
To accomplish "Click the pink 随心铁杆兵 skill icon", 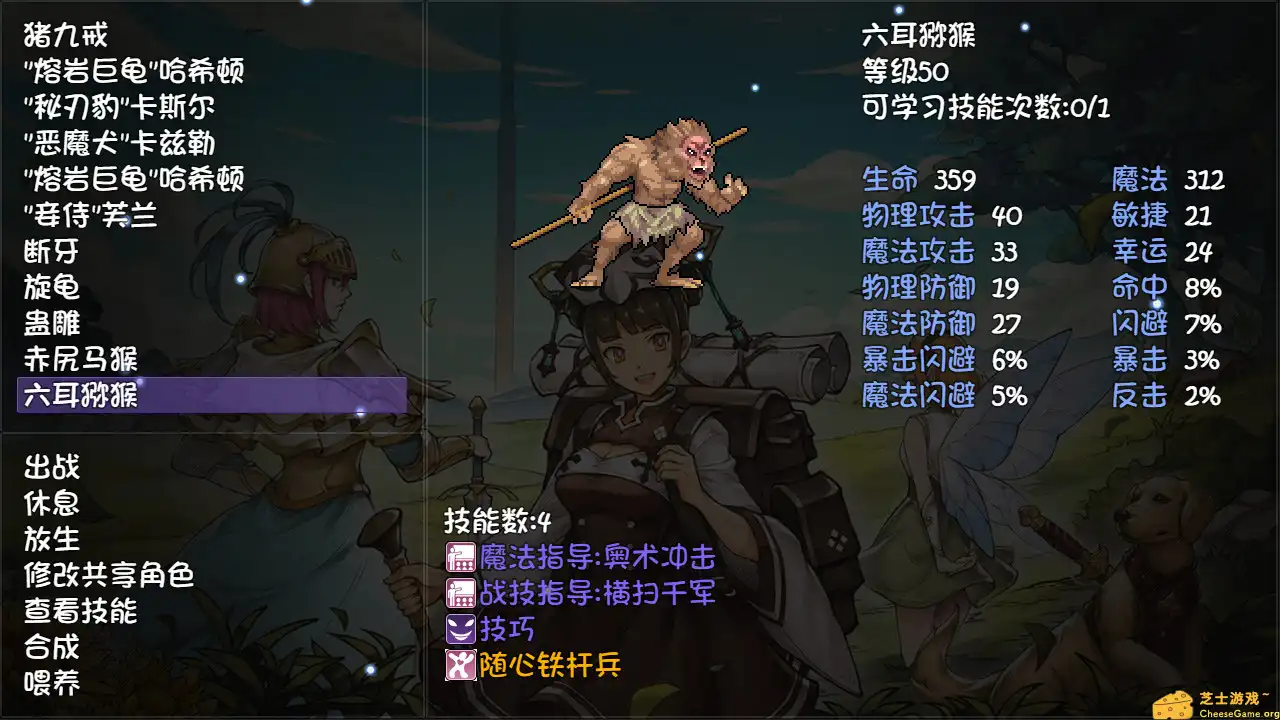I will coord(459,663).
